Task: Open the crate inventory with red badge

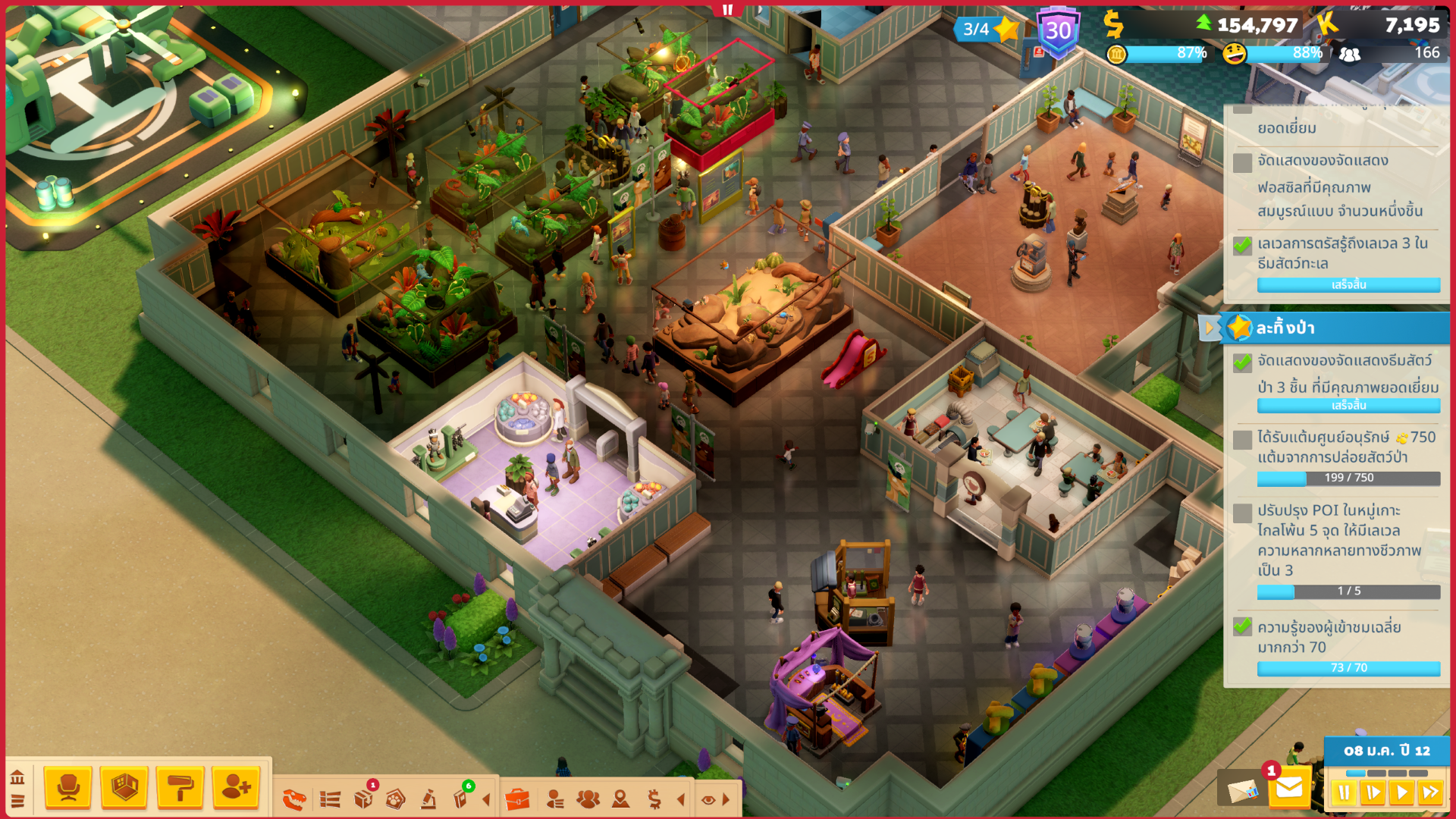Action: 364,799
